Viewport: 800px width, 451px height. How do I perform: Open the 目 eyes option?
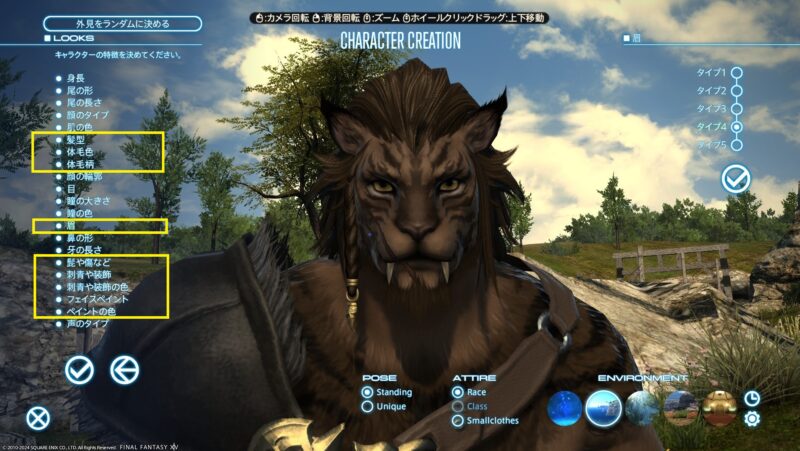(x=71, y=188)
